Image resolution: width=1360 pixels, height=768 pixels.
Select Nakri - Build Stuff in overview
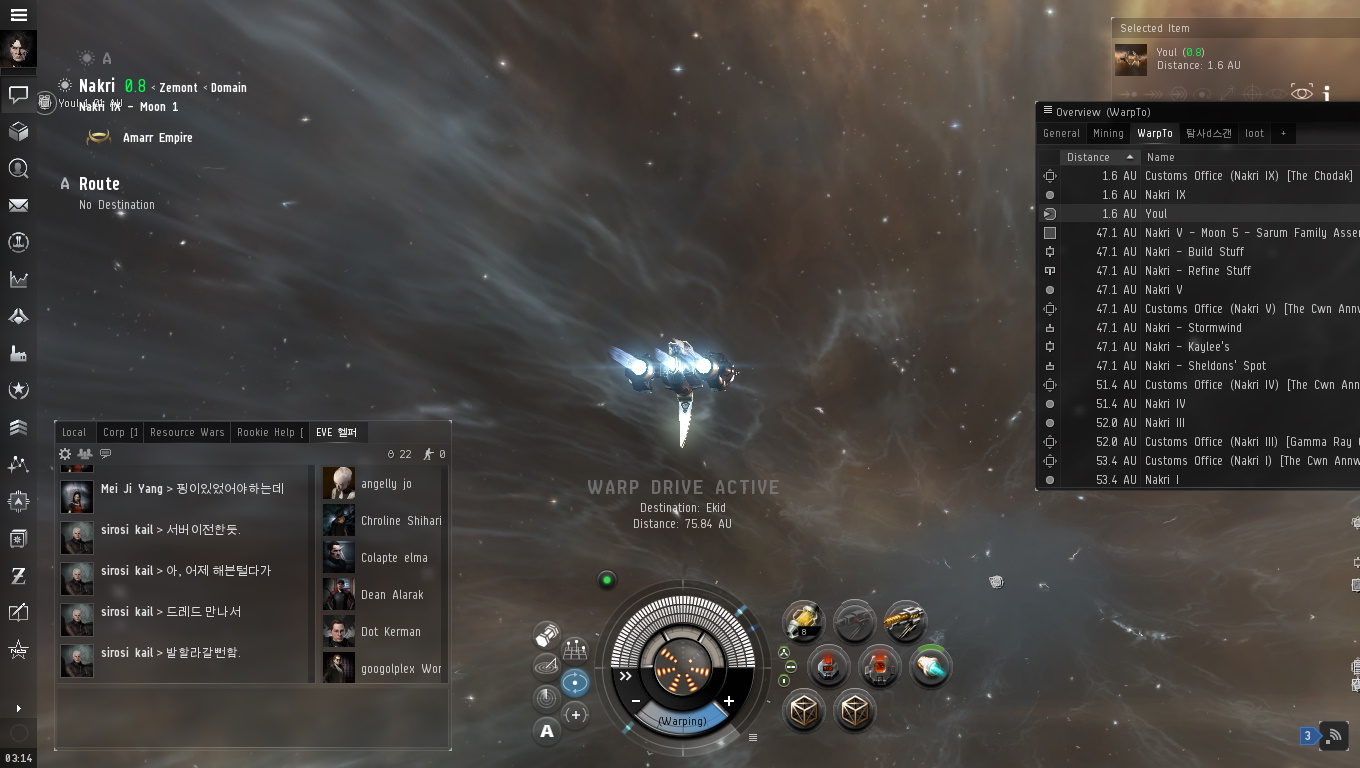click(x=1195, y=252)
